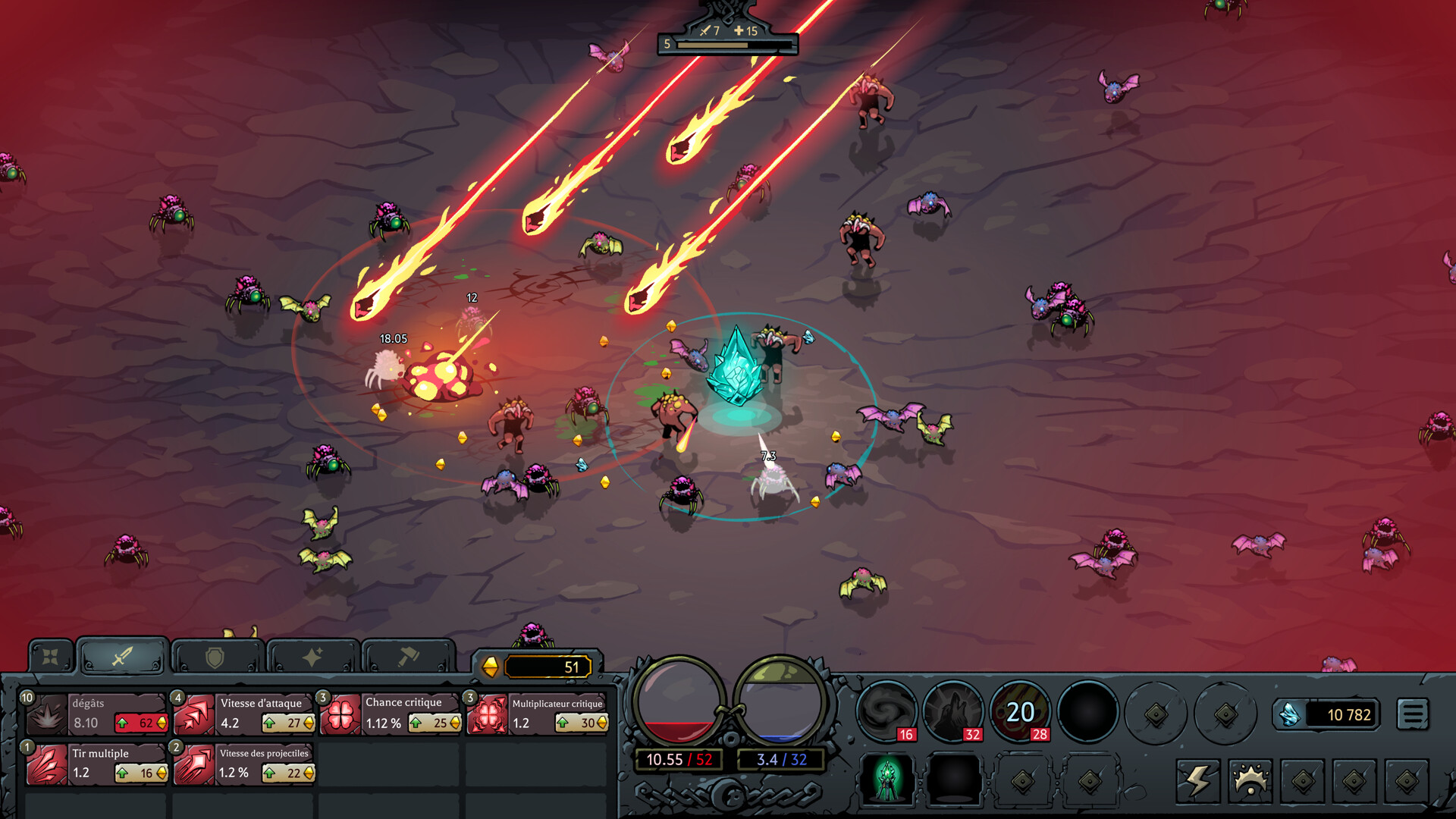
Task: Select the four-pointed shape tab
Action: (x=51, y=657)
